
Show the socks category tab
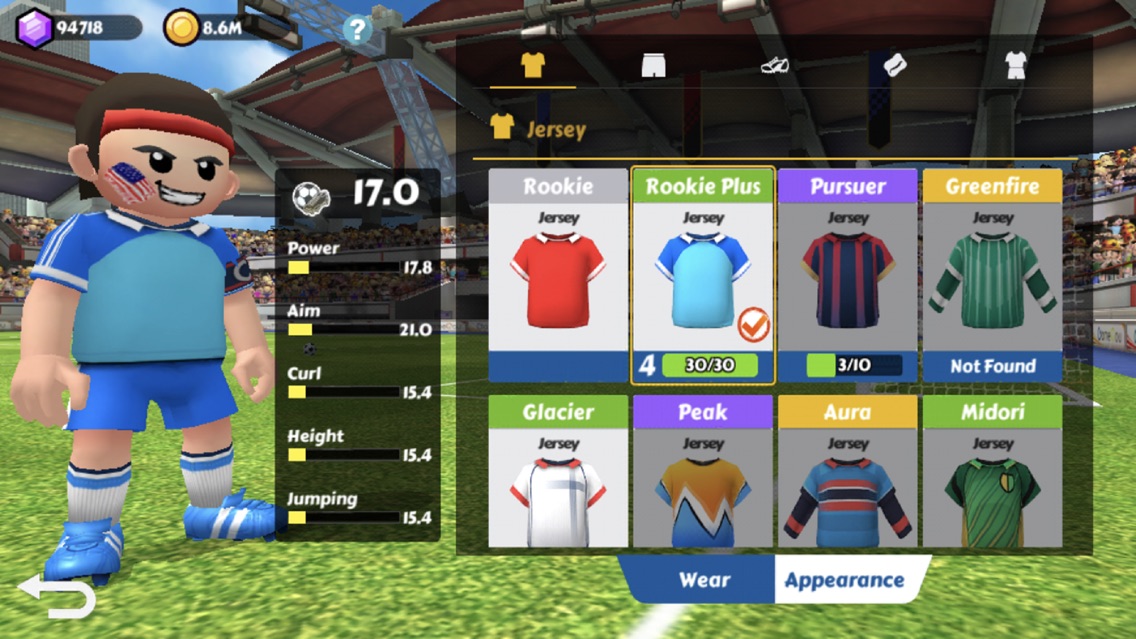pyautogui.click(x=894, y=66)
